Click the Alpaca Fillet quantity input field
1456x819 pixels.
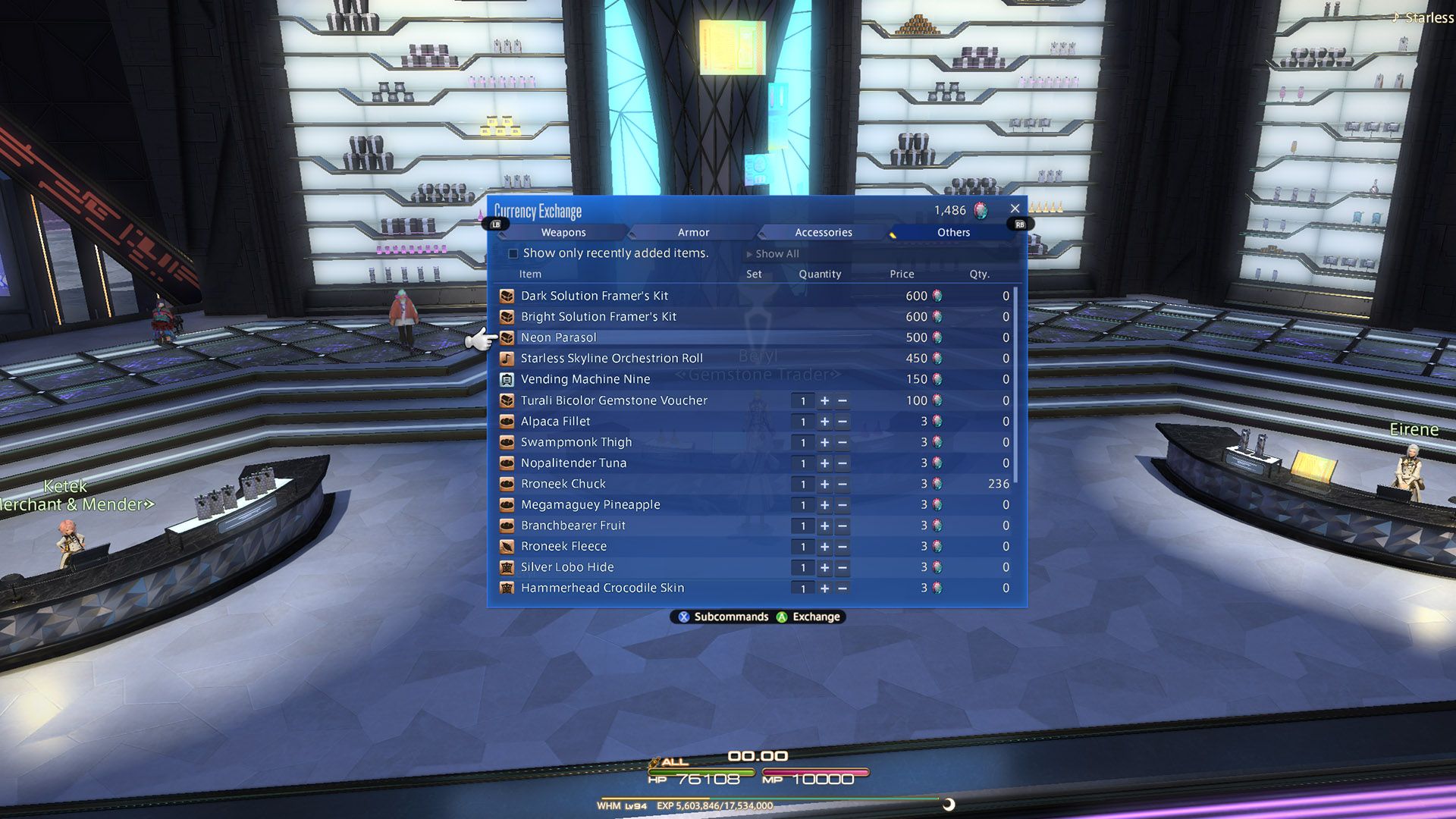tap(802, 422)
